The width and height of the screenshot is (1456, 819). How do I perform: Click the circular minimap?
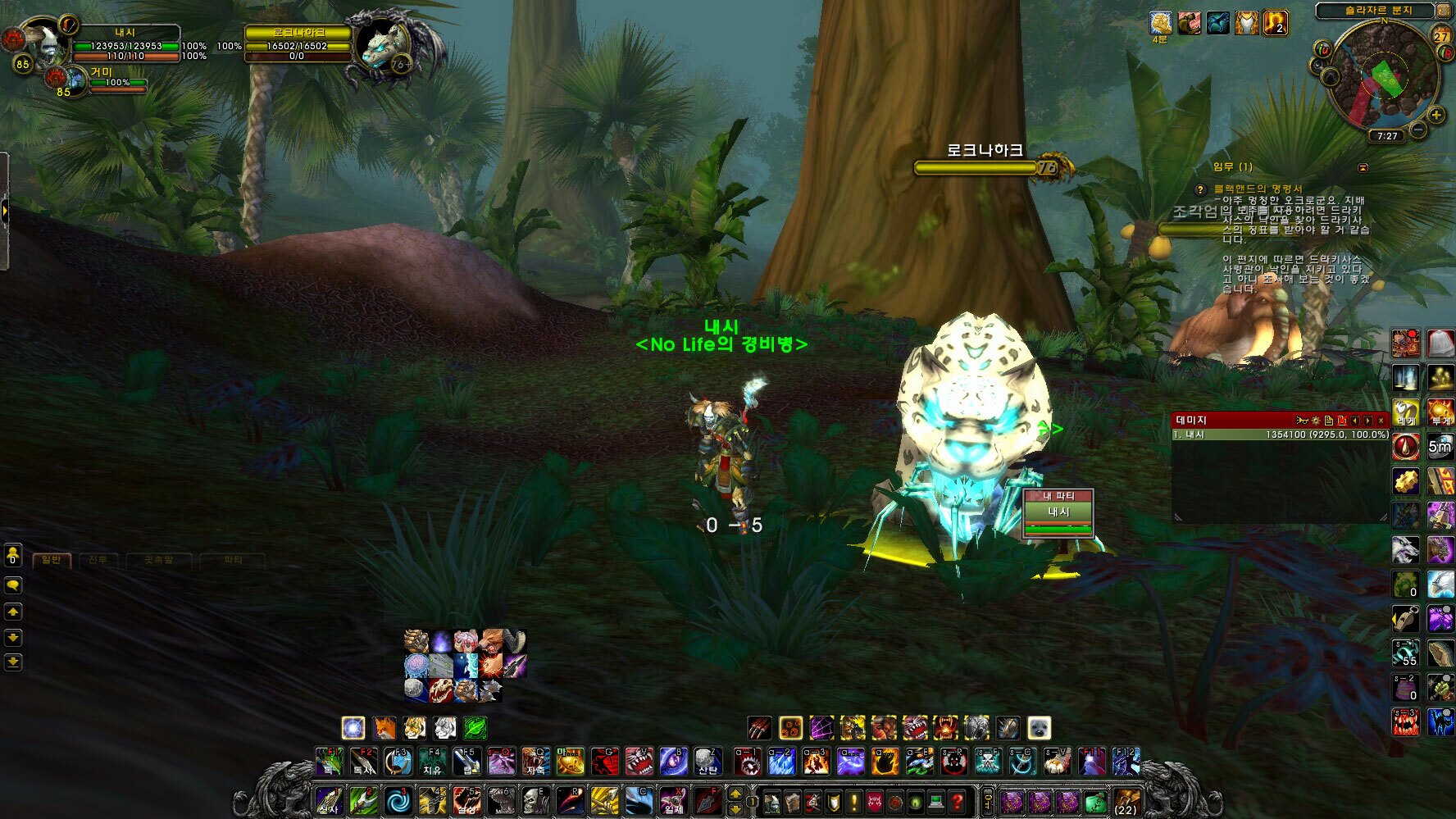[x=1382, y=79]
